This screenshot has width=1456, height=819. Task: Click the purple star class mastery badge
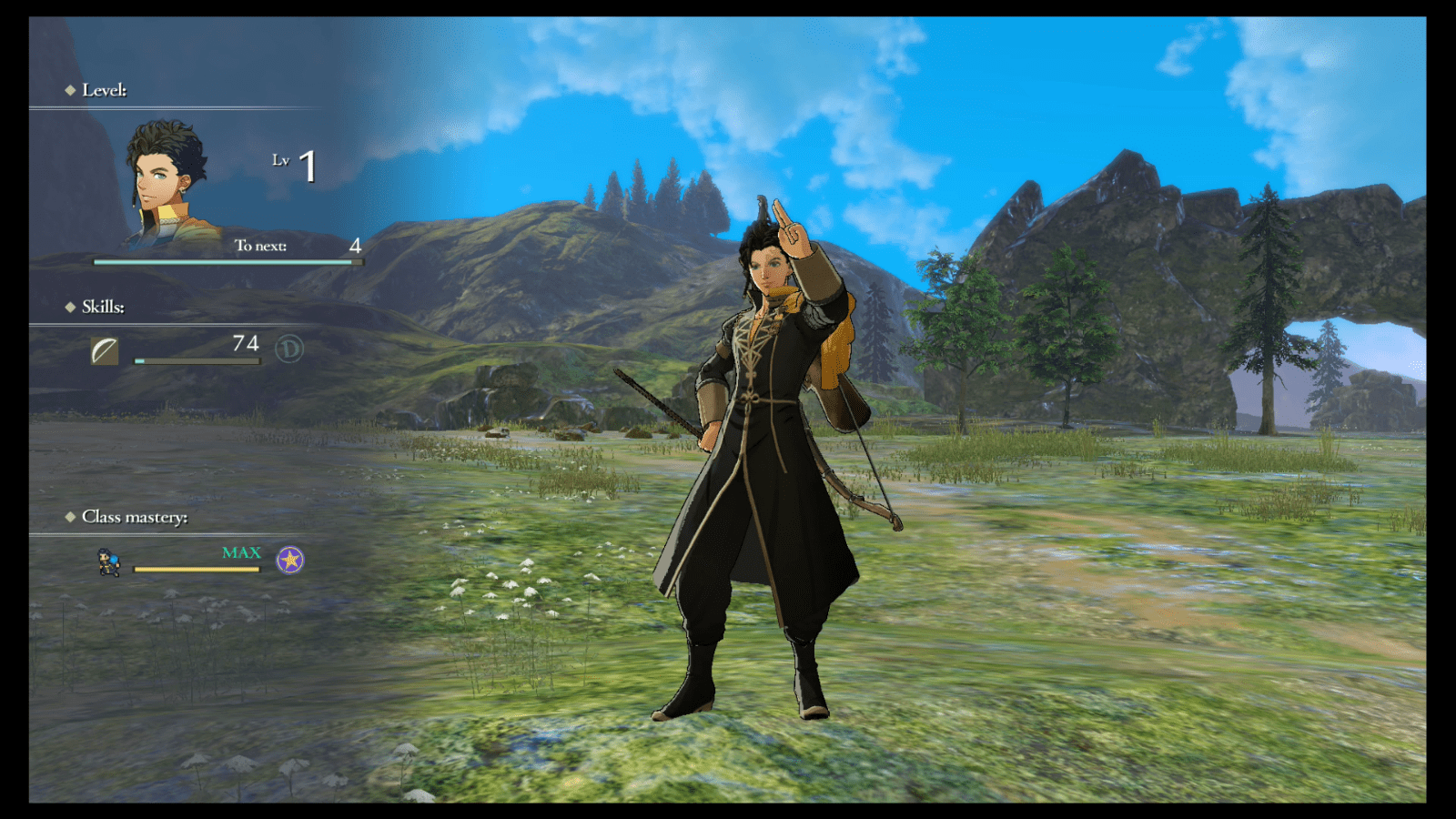289,561
